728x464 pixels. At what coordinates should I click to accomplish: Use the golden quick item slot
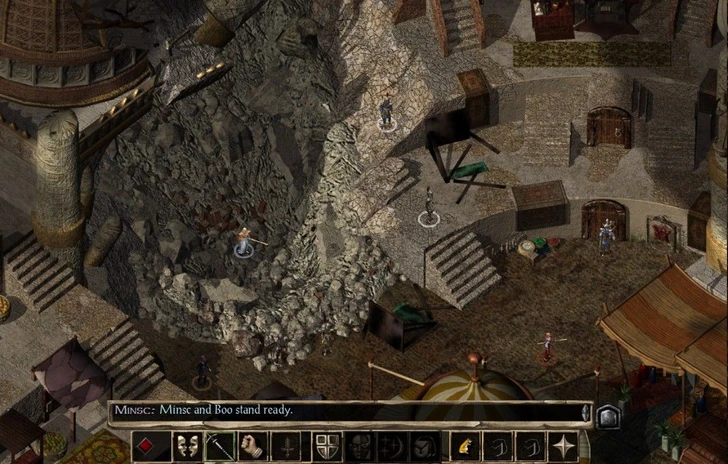tap(464, 446)
